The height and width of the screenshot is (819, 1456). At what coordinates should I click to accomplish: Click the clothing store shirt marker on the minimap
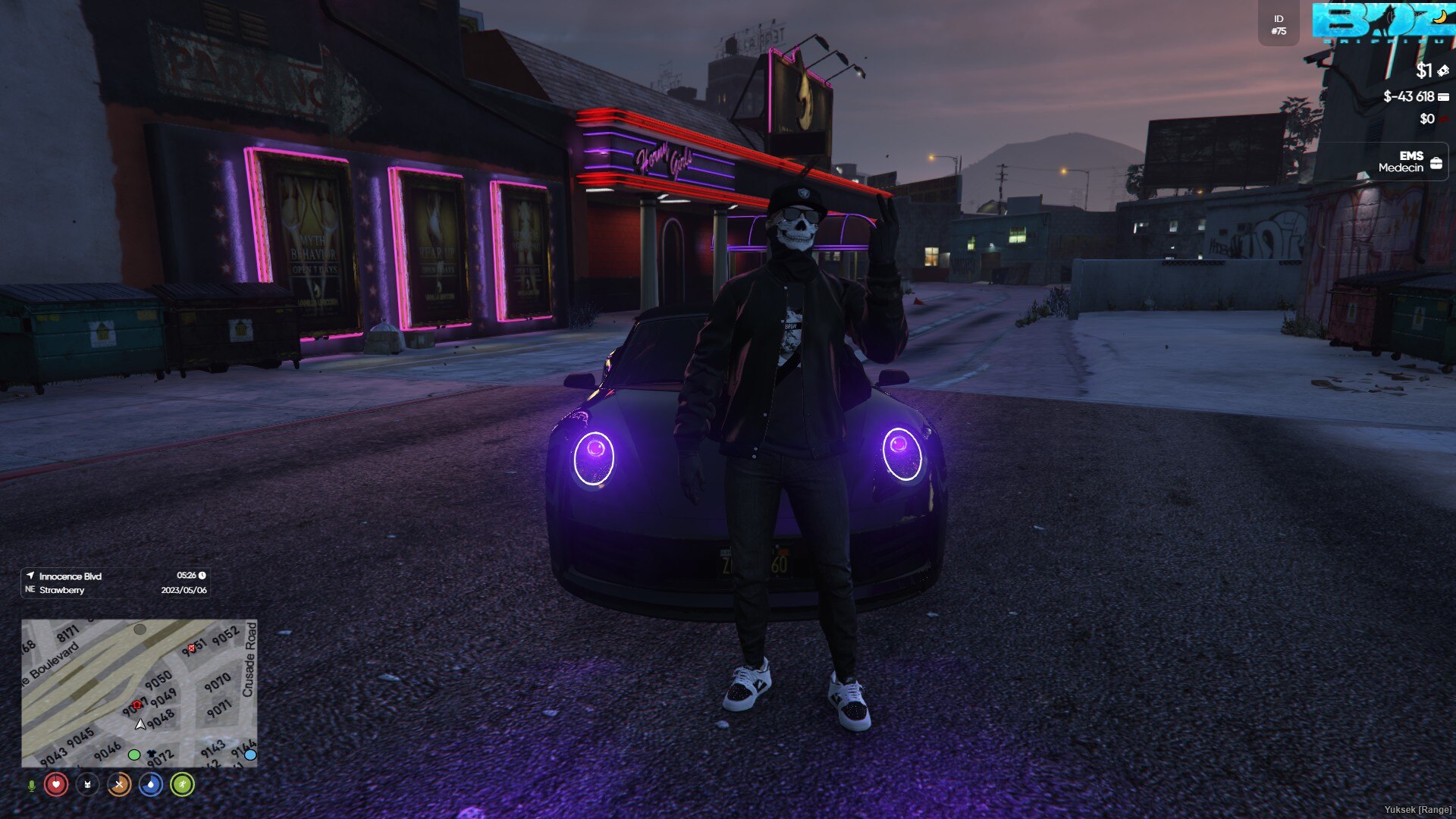(151, 753)
